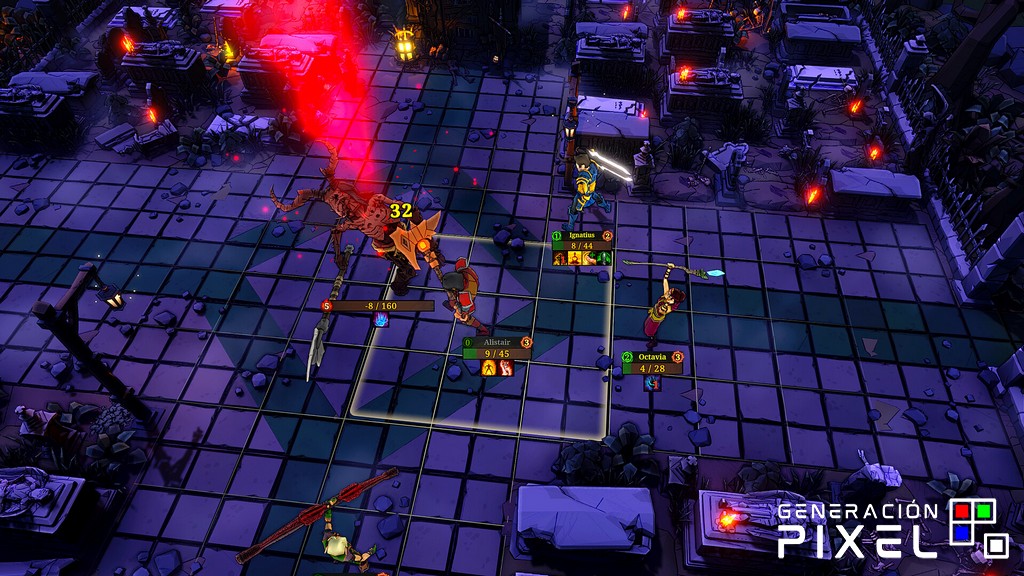Inspect Alistair's red fist status icon

tap(505, 368)
